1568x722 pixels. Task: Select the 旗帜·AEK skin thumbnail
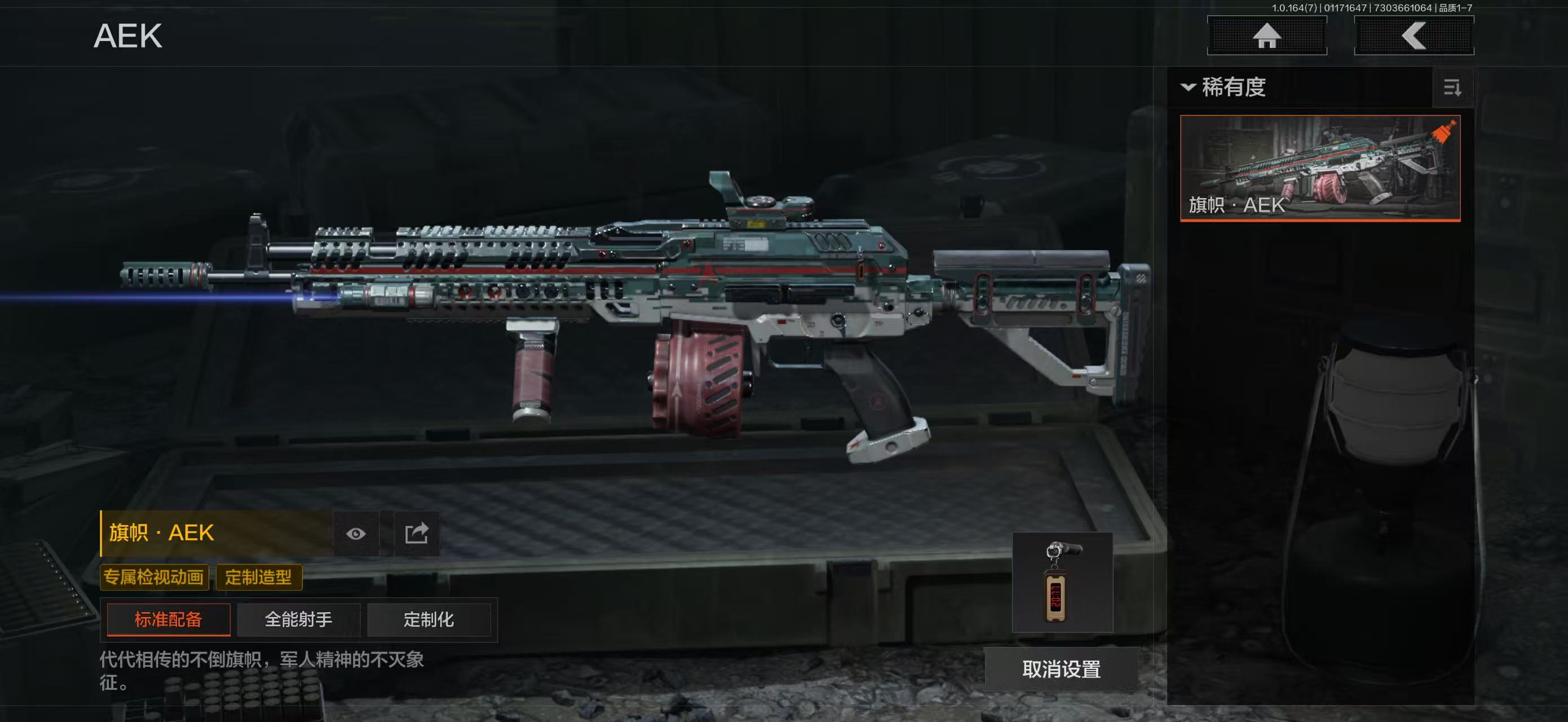click(x=1320, y=168)
